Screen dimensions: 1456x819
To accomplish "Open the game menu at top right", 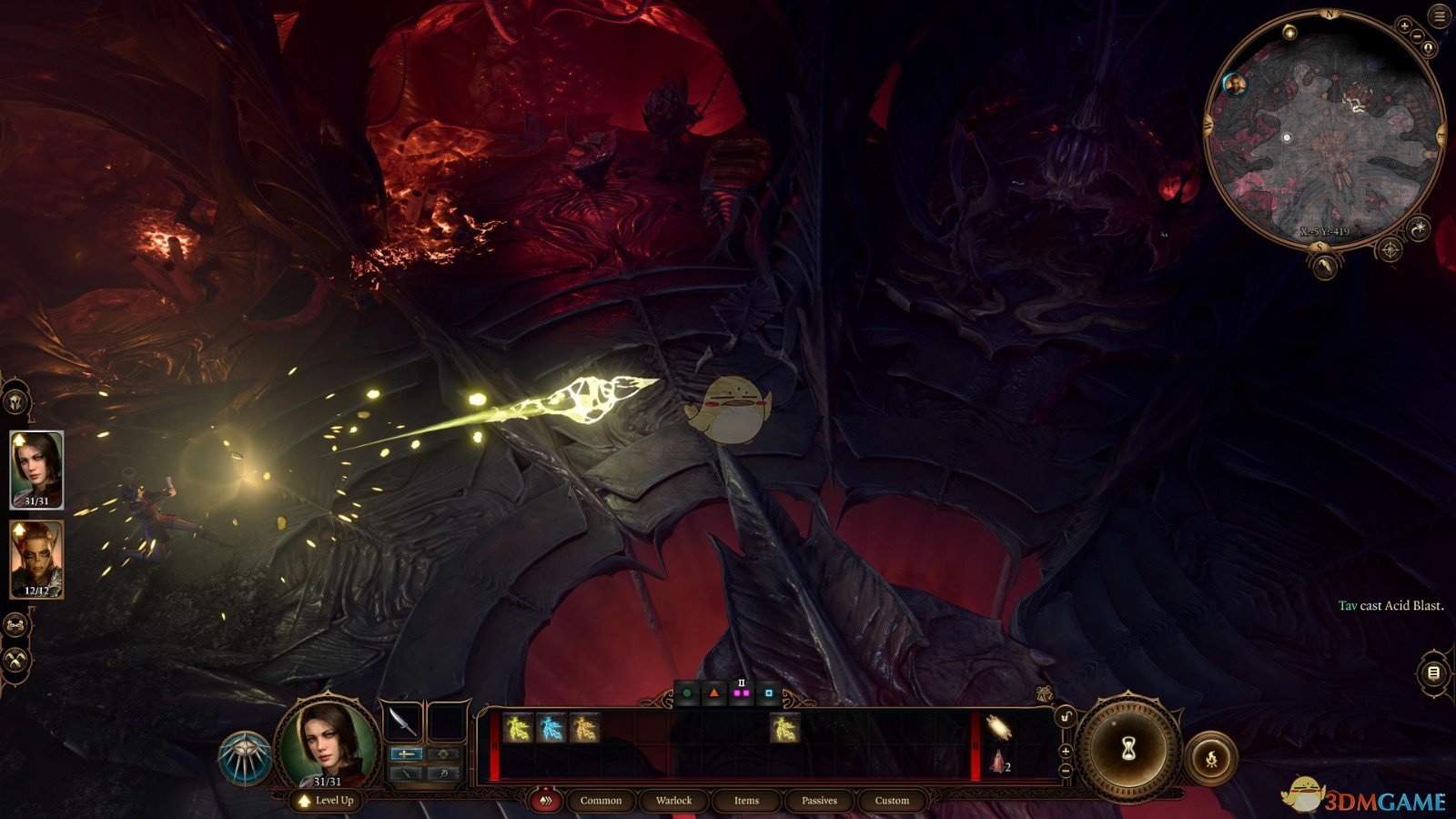I will pyautogui.click(x=1438, y=15).
